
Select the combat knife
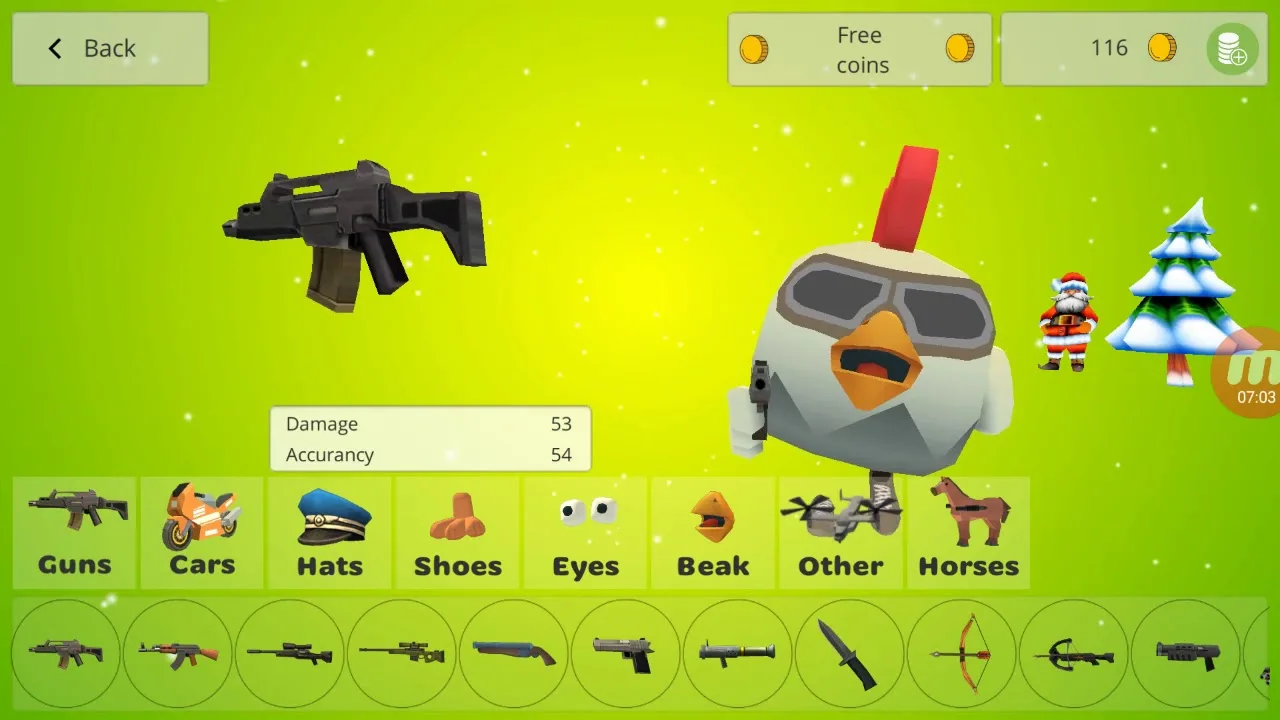pyautogui.click(x=849, y=652)
